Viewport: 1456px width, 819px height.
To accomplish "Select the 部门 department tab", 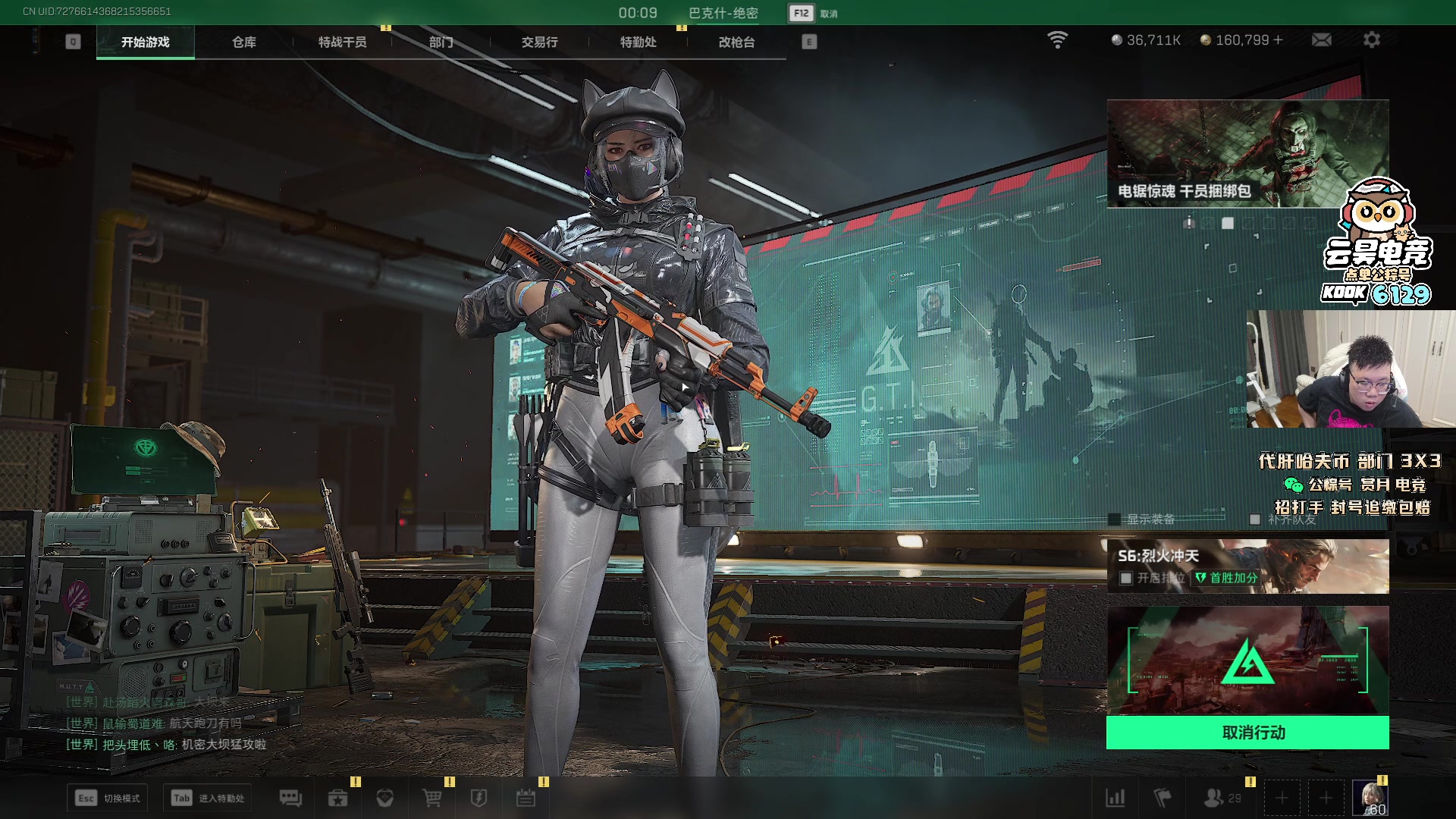I will 441,42.
